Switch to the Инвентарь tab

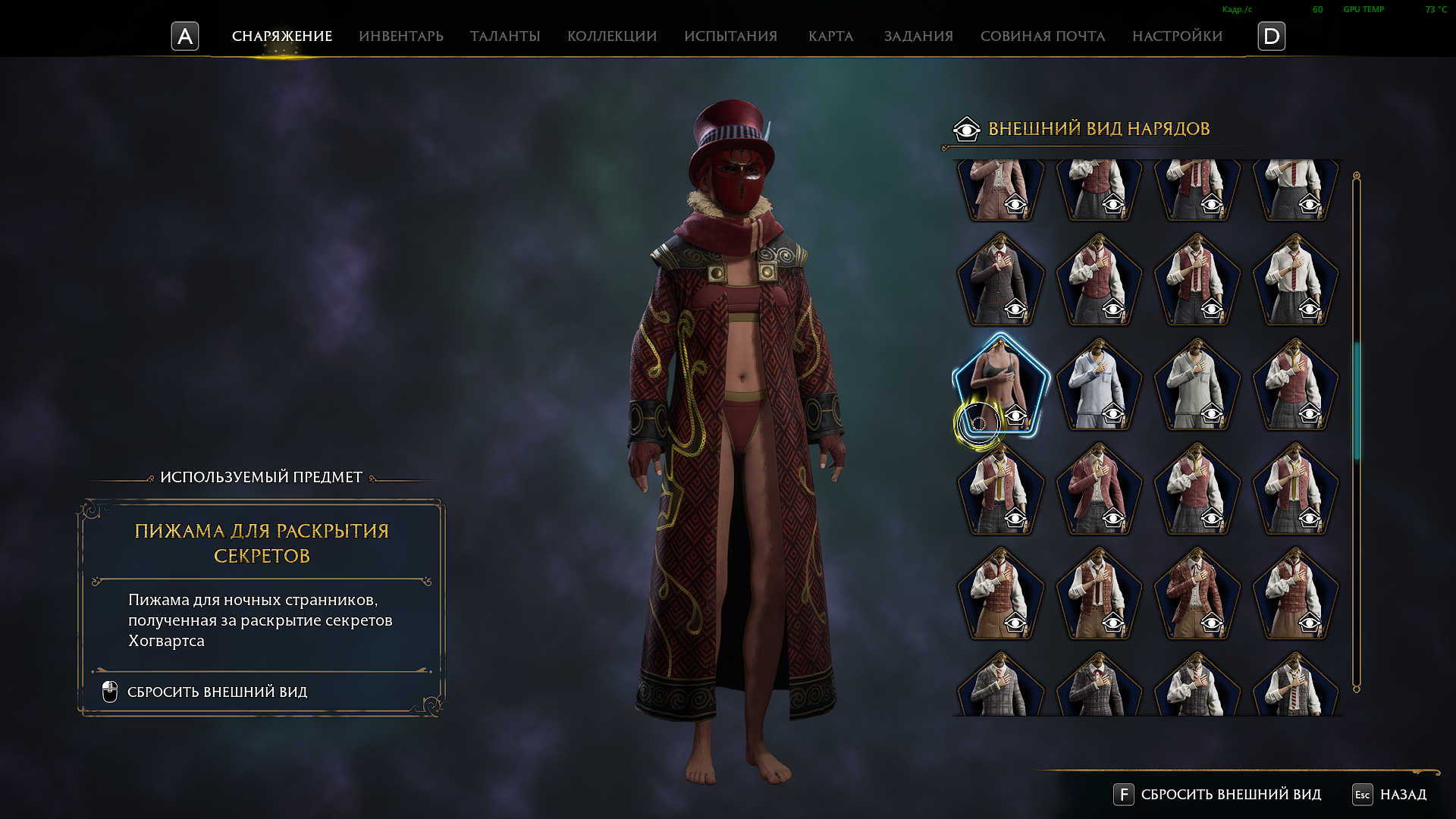[x=401, y=36]
